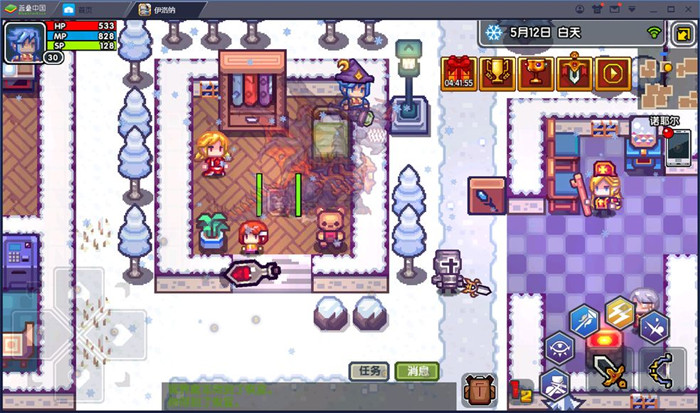Open the 消息 messages button
The width and height of the screenshot is (700, 413).
[416, 371]
